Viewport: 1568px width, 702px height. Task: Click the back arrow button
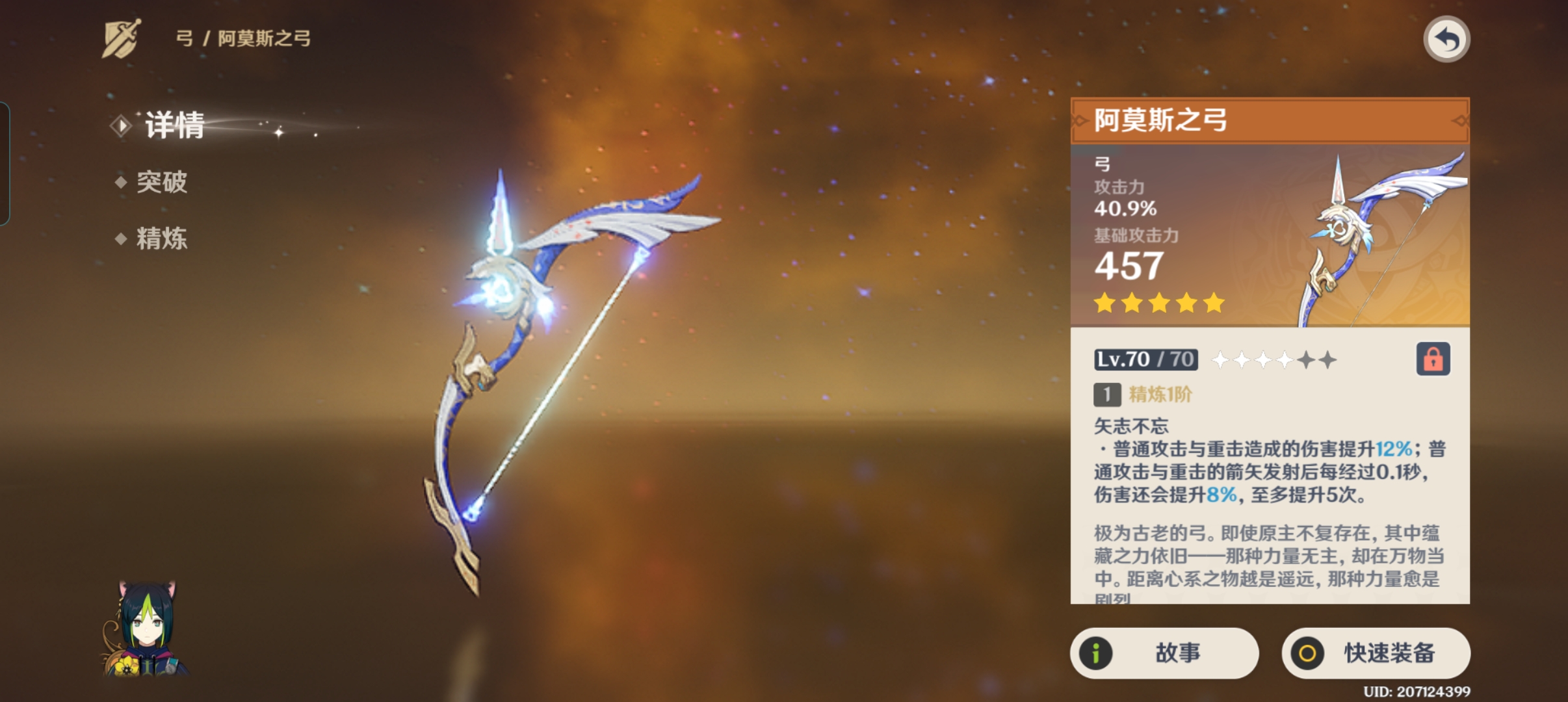pyautogui.click(x=1446, y=40)
